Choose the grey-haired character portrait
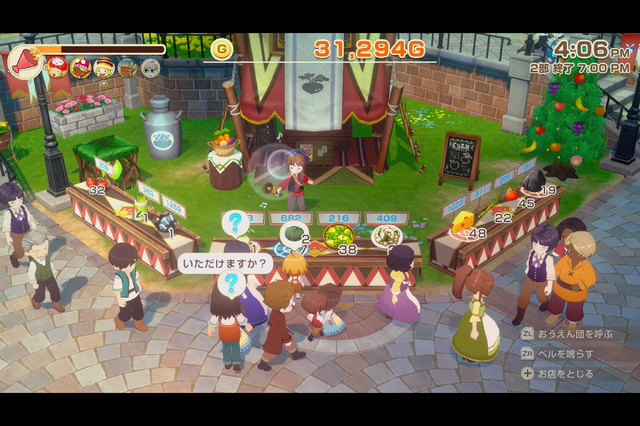 [150, 67]
